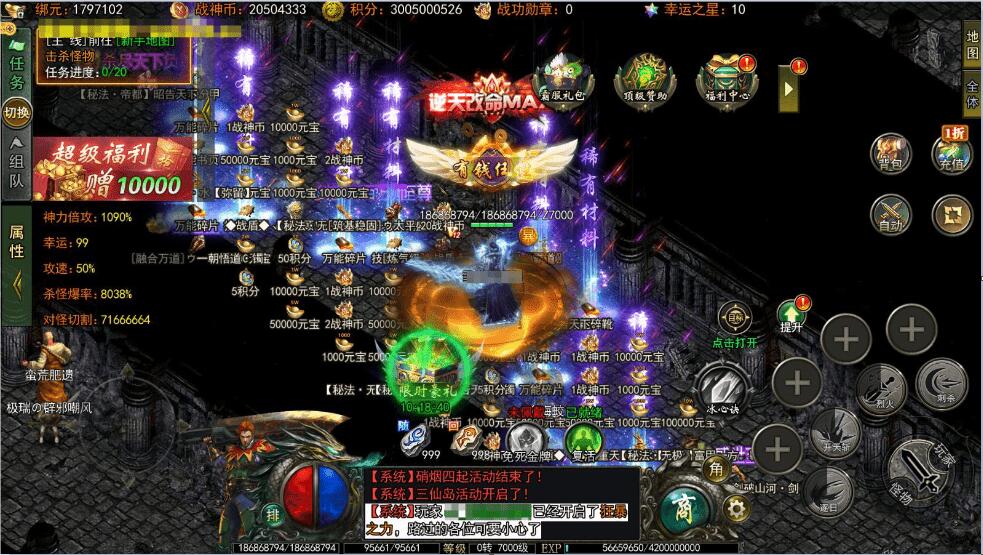Click the 切换 switch button
Image resolution: width=983 pixels, height=555 pixels.
tap(17, 111)
